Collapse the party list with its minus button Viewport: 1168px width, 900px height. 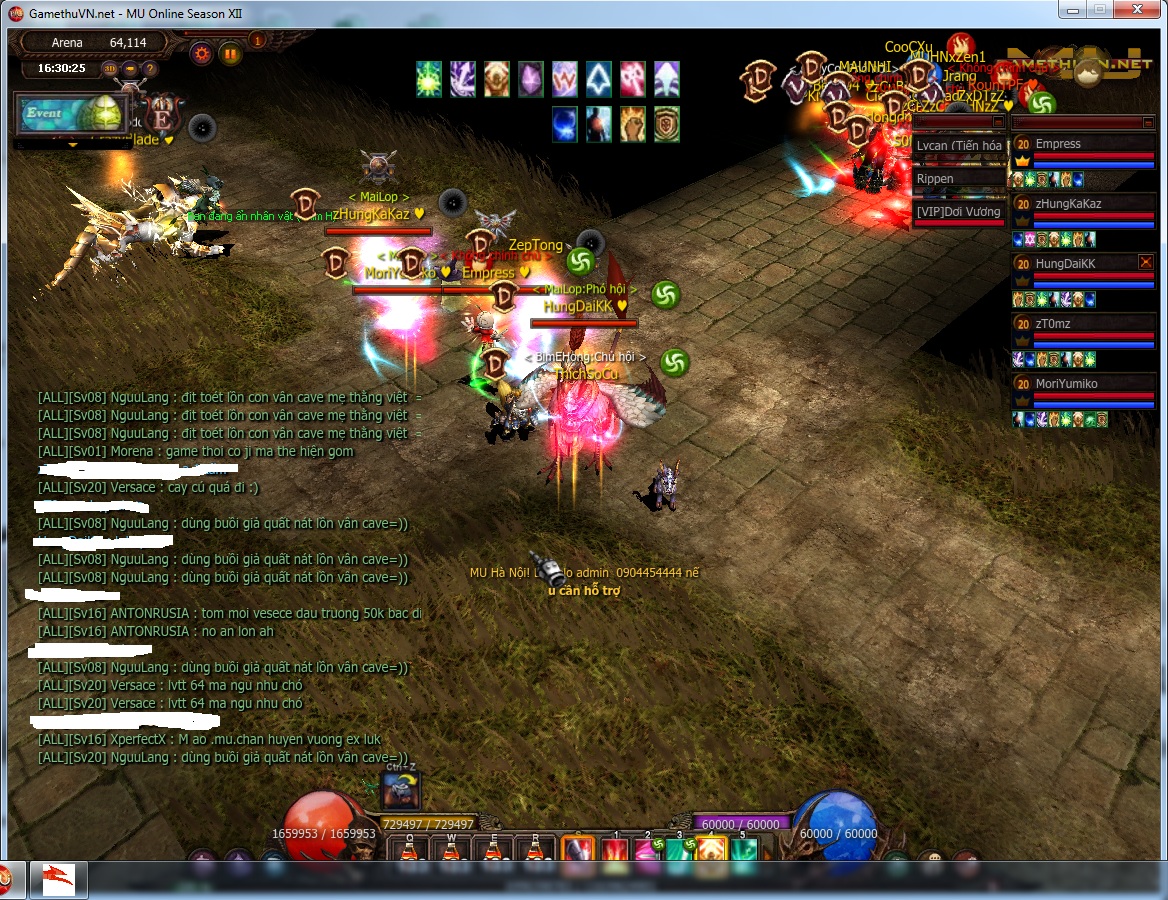(x=1148, y=122)
